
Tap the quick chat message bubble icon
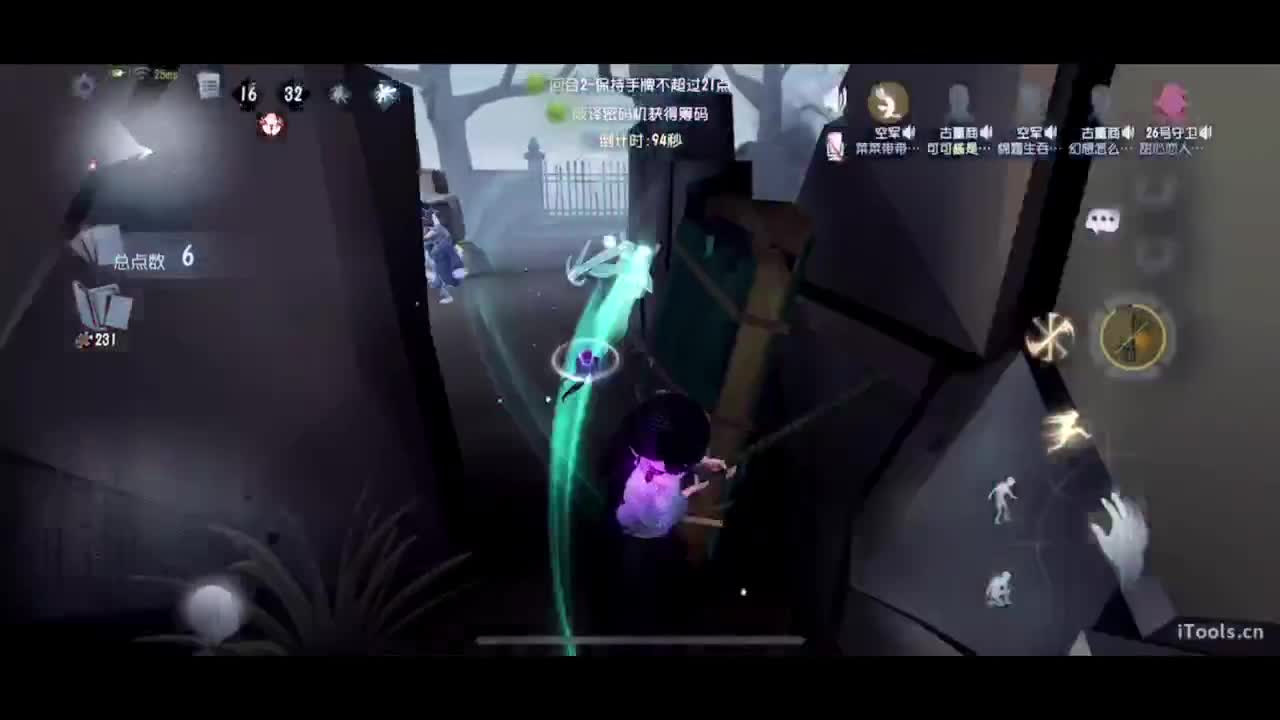(x=1104, y=222)
